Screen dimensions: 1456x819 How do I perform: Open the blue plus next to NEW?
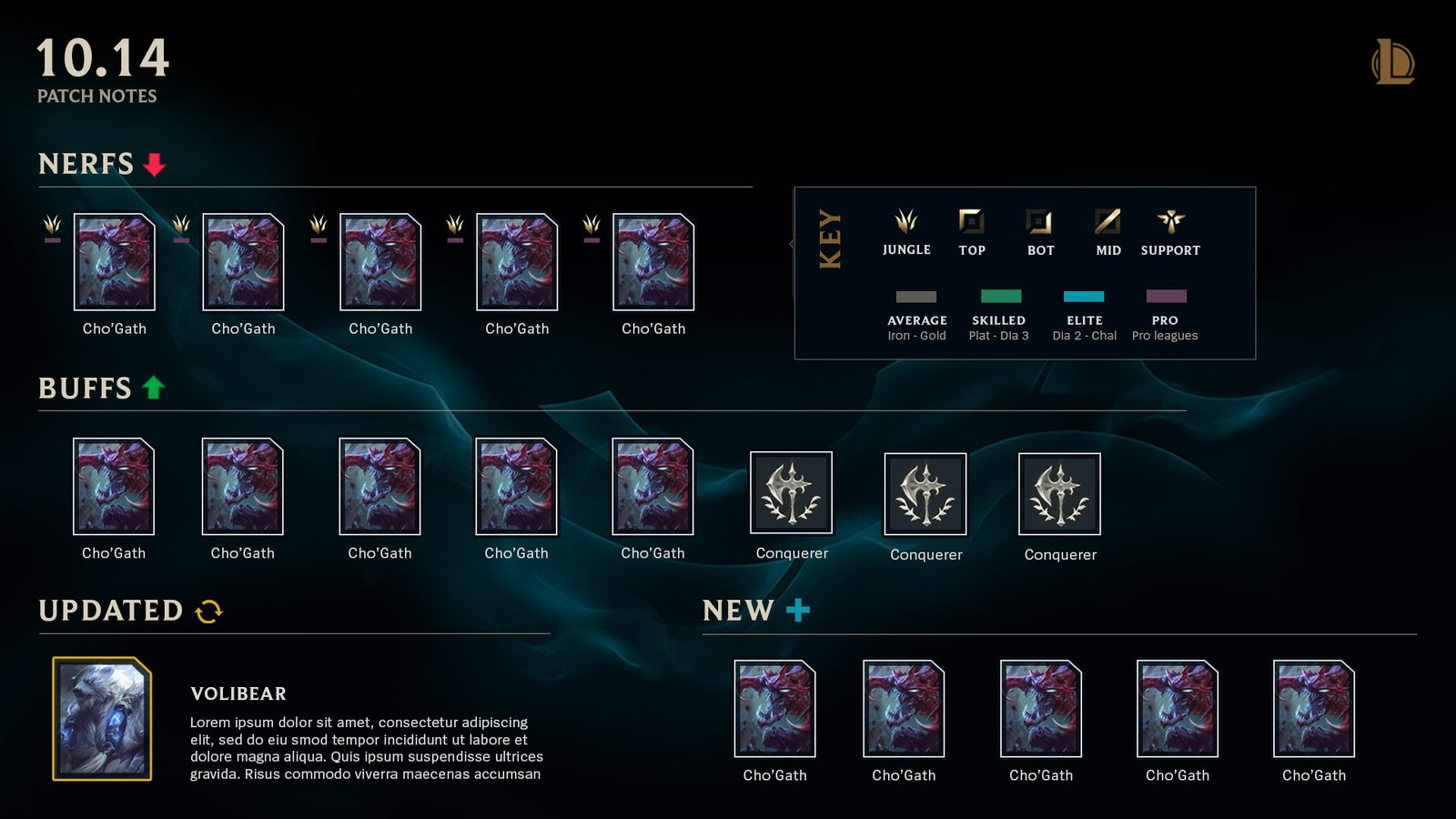point(797,611)
